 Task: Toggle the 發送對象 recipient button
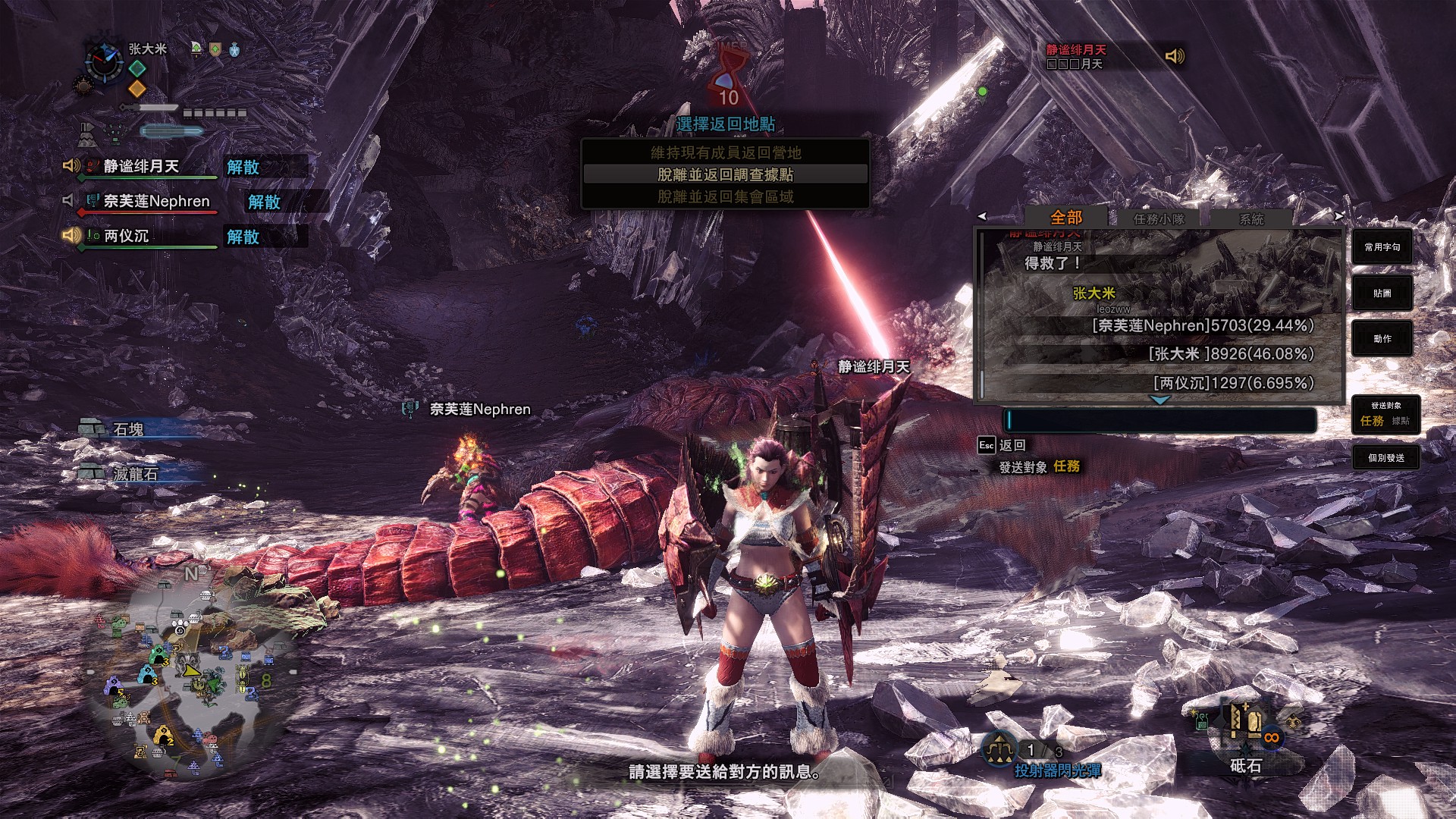[1385, 415]
